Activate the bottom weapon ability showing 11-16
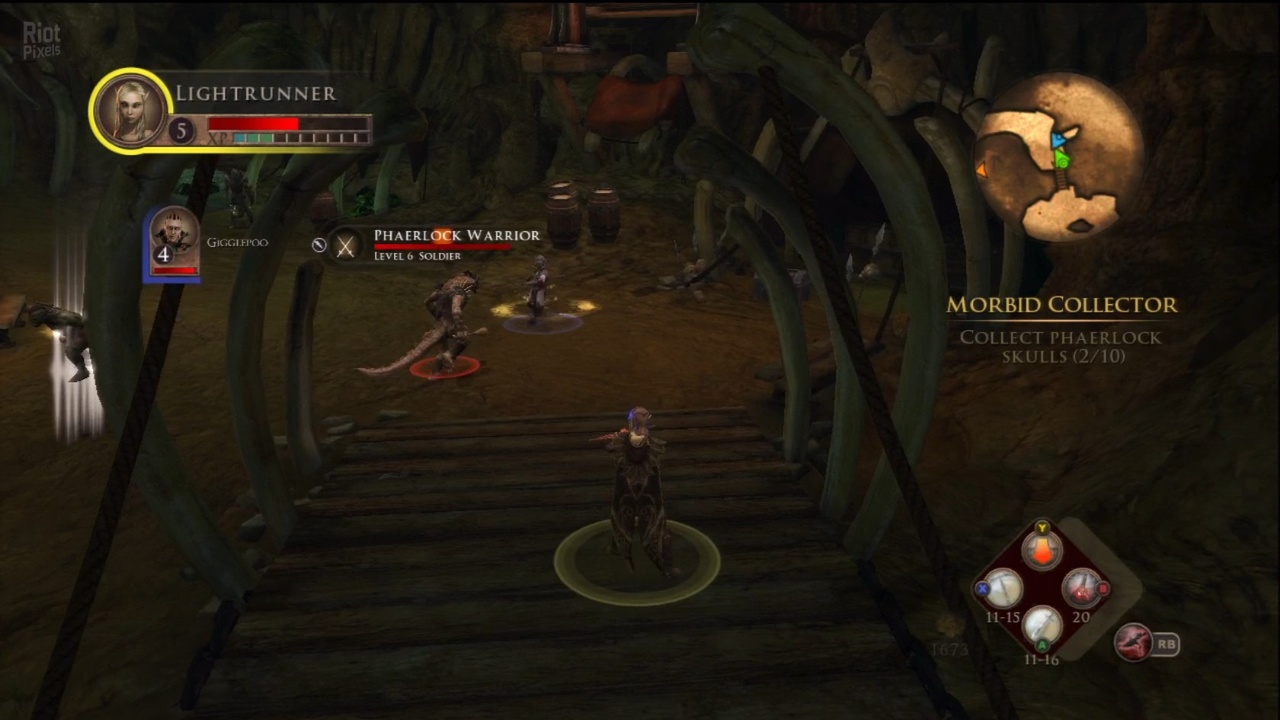1280x720 pixels. [x=1042, y=629]
